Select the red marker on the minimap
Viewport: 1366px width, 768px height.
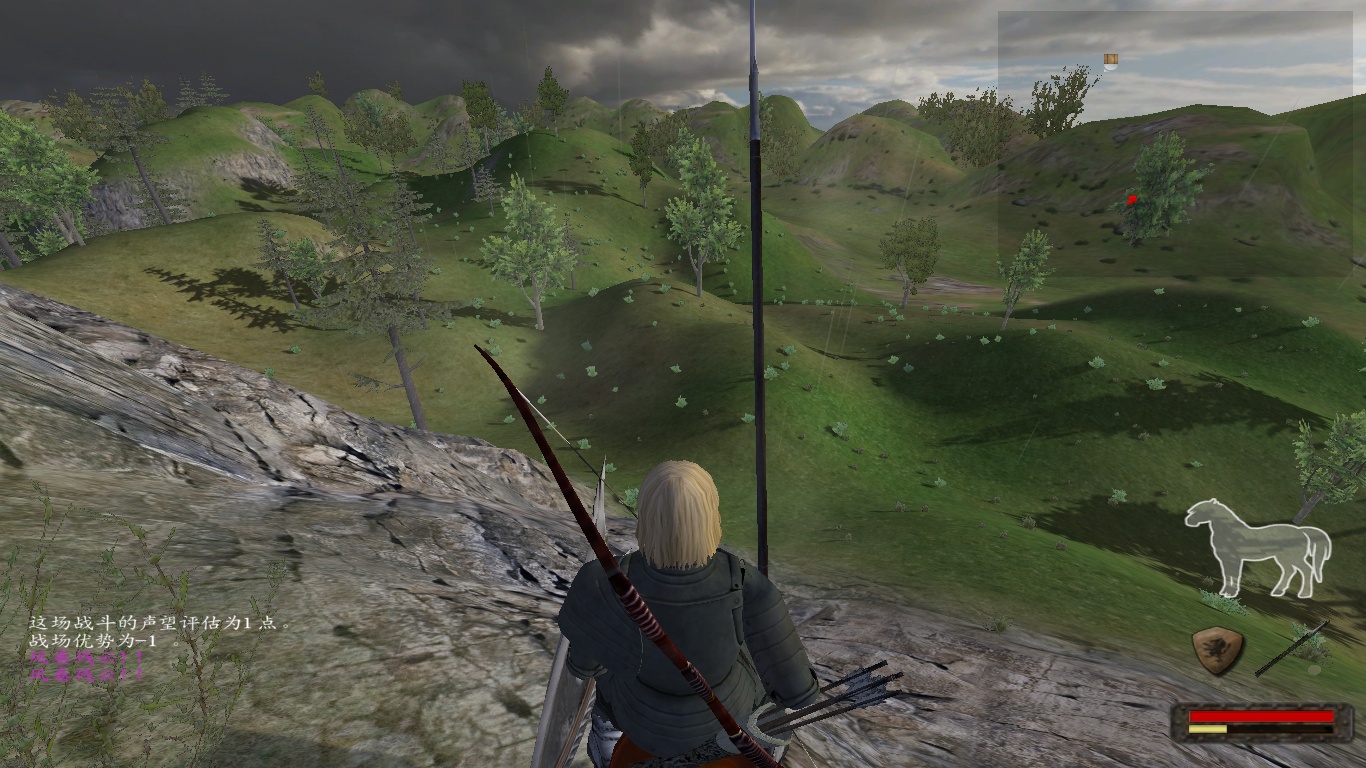[x=1132, y=200]
